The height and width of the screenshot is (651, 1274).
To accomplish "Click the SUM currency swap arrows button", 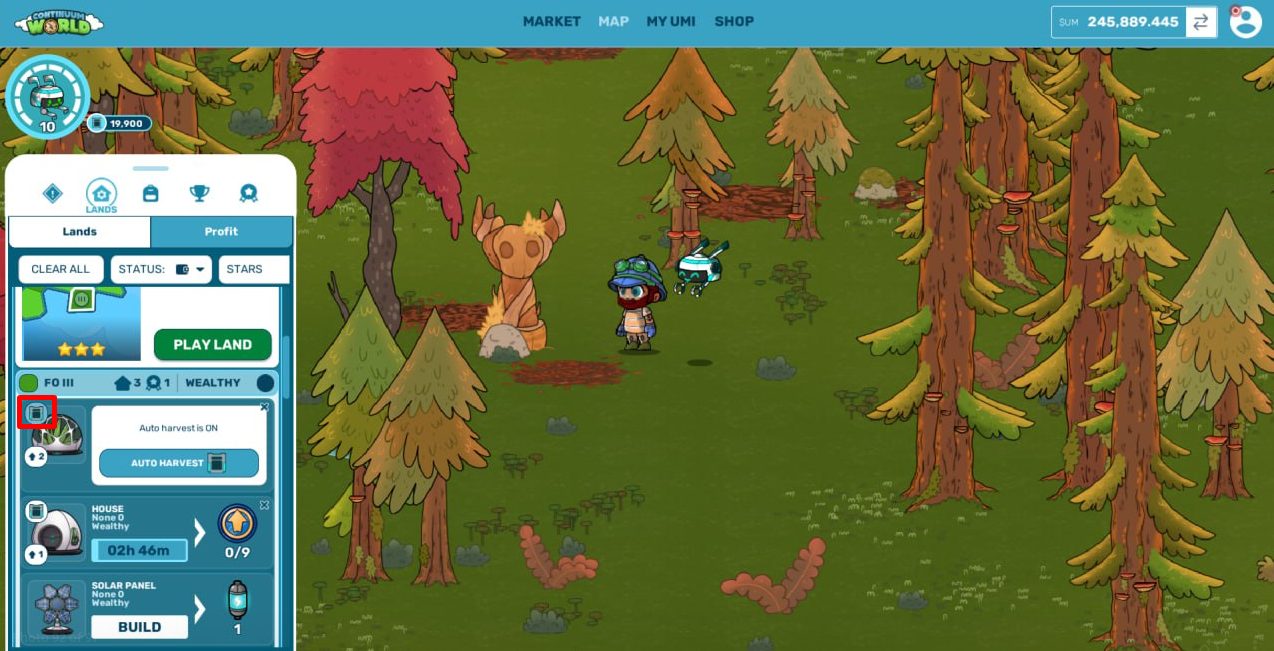I will click(x=1201, y=22).
